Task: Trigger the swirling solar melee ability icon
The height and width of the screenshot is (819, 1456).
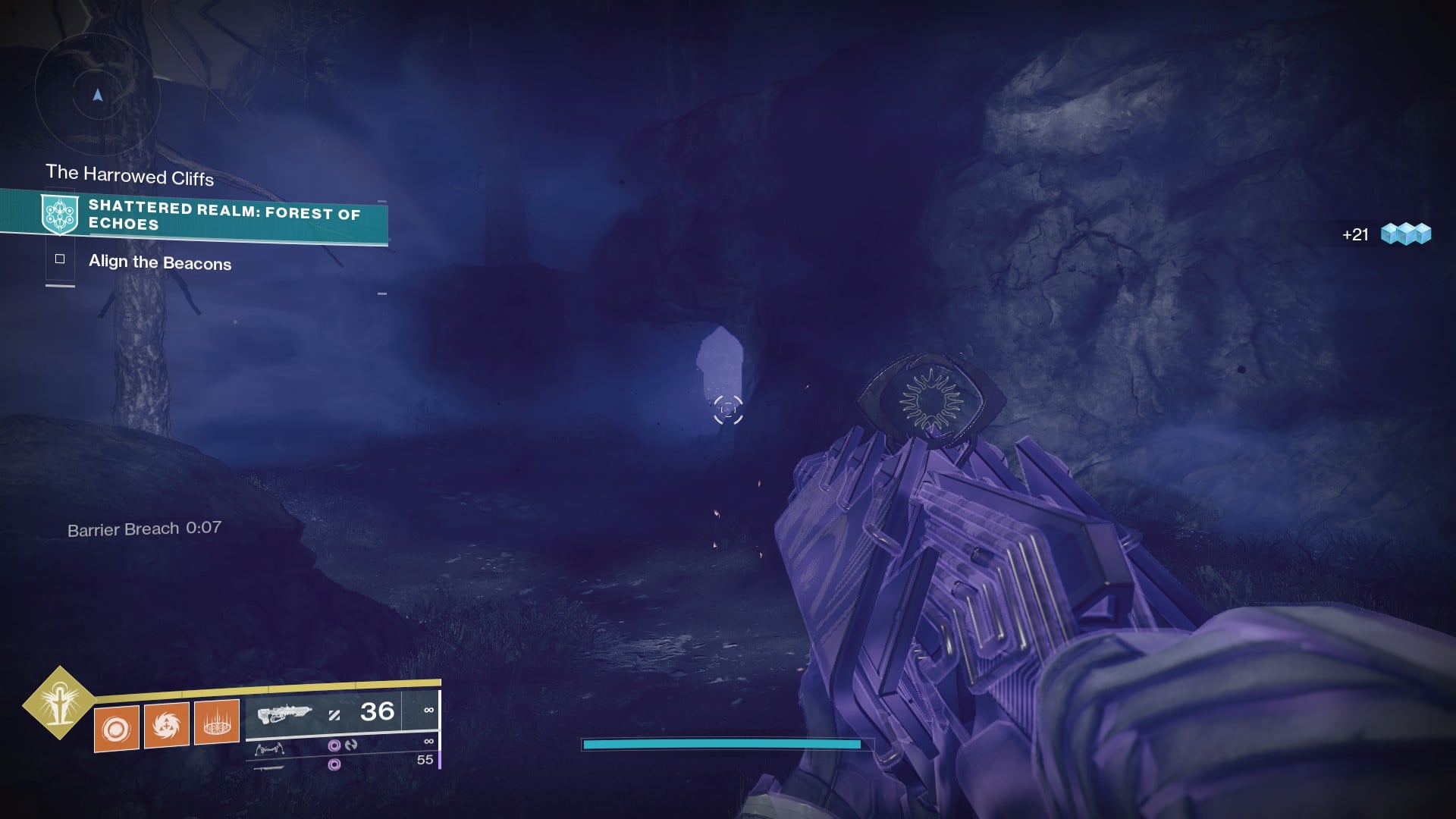Action: tap(166, 726)
